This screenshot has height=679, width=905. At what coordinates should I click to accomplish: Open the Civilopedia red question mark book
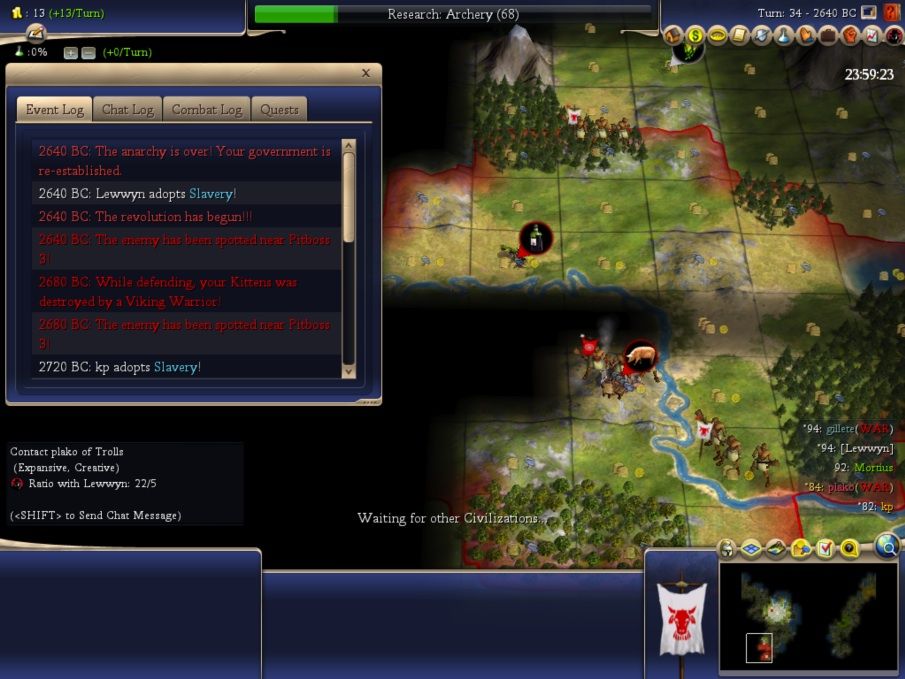[891, 12]
